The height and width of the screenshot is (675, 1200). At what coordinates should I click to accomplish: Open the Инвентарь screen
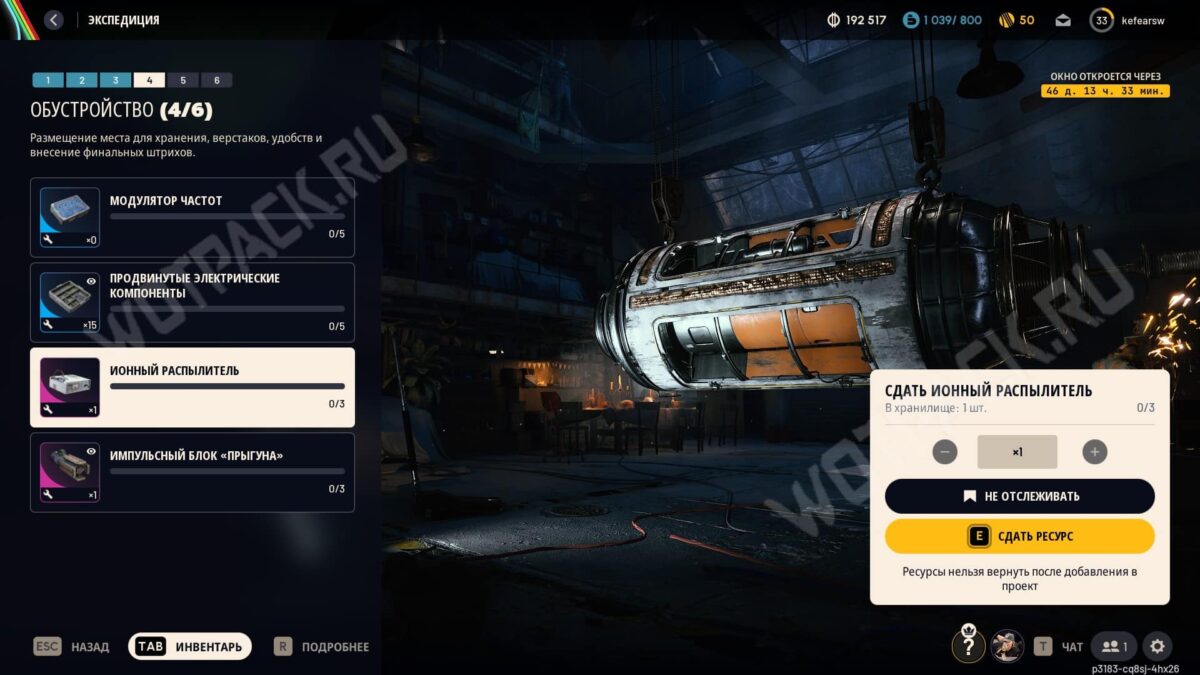(x=190, y=647)
